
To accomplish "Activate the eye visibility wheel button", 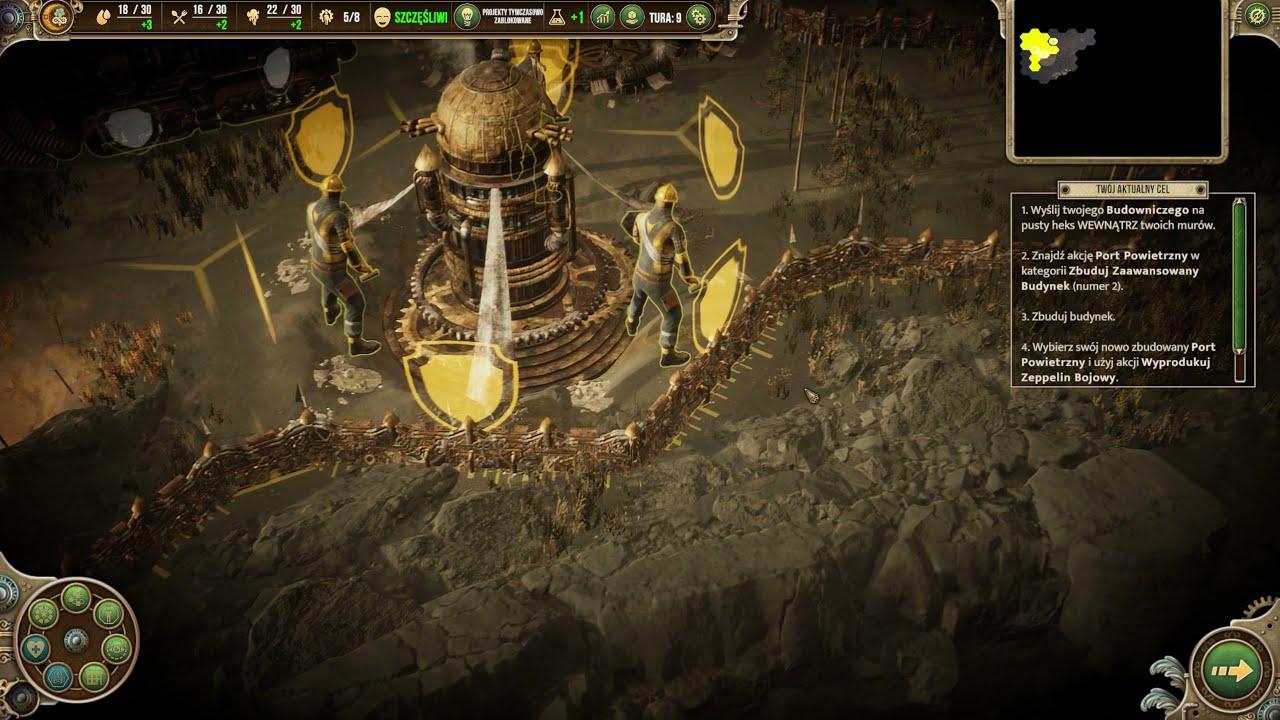I will pyautogui.click(x=117, y=649).
